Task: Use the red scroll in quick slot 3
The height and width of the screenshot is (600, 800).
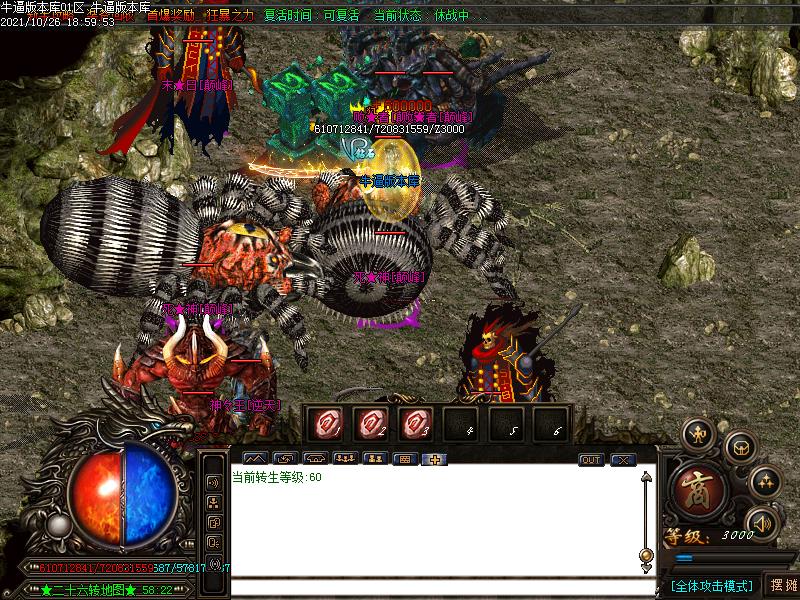Action: [x=417, y=423]
